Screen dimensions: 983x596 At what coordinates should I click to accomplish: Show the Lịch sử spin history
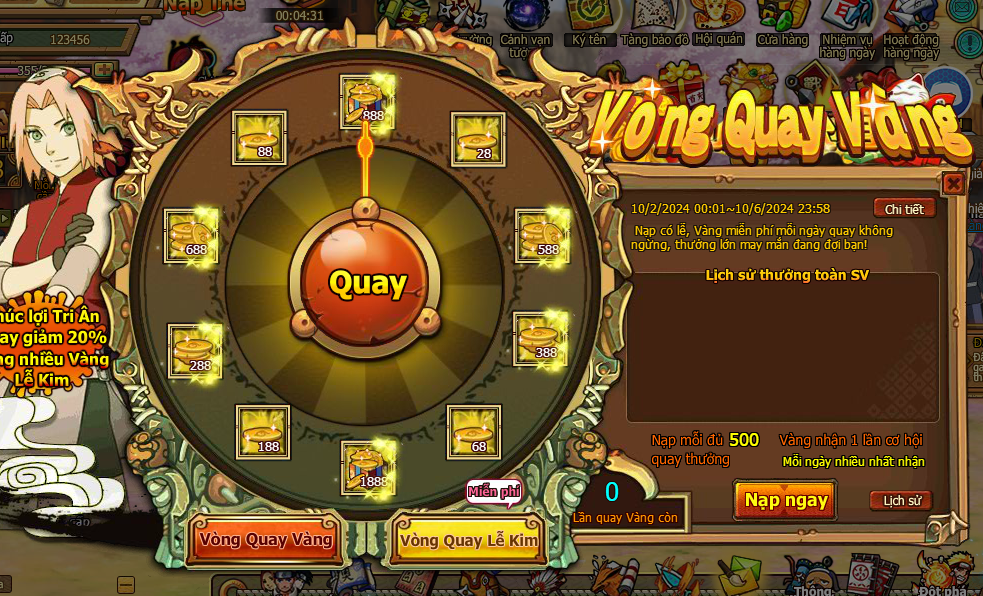pos(900,501)
